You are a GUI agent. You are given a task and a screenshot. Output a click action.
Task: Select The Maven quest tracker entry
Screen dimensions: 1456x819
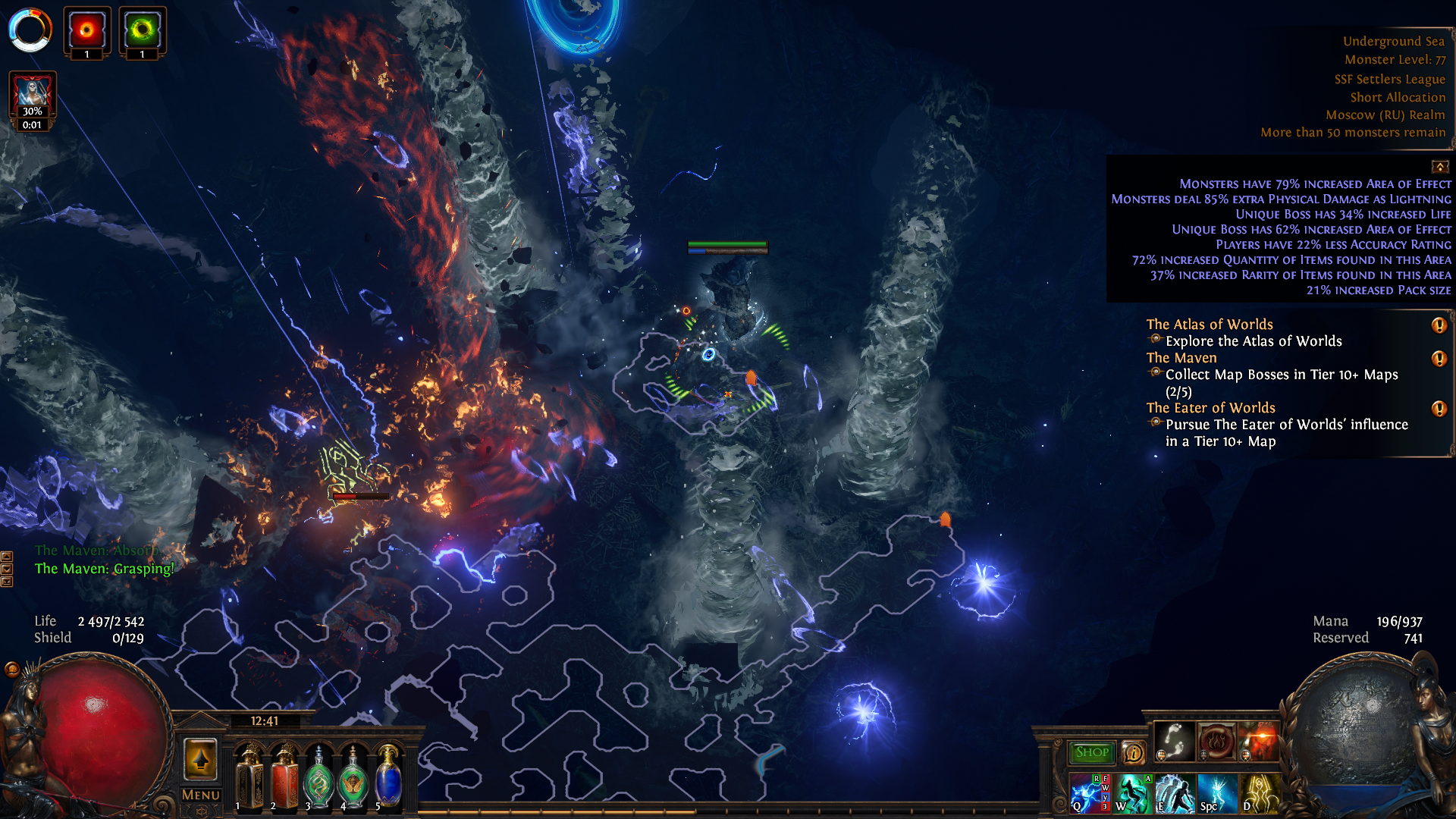point(1181,358)
